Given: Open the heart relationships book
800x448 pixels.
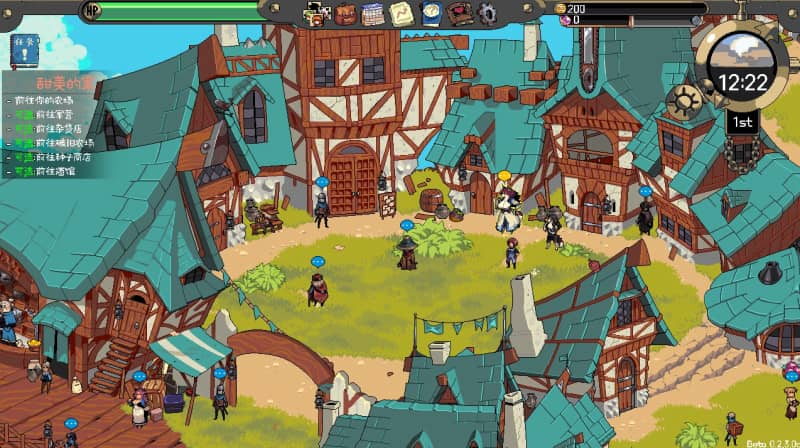Looking at the screenshot, I should pyautogui.click(x=459, y=13).
